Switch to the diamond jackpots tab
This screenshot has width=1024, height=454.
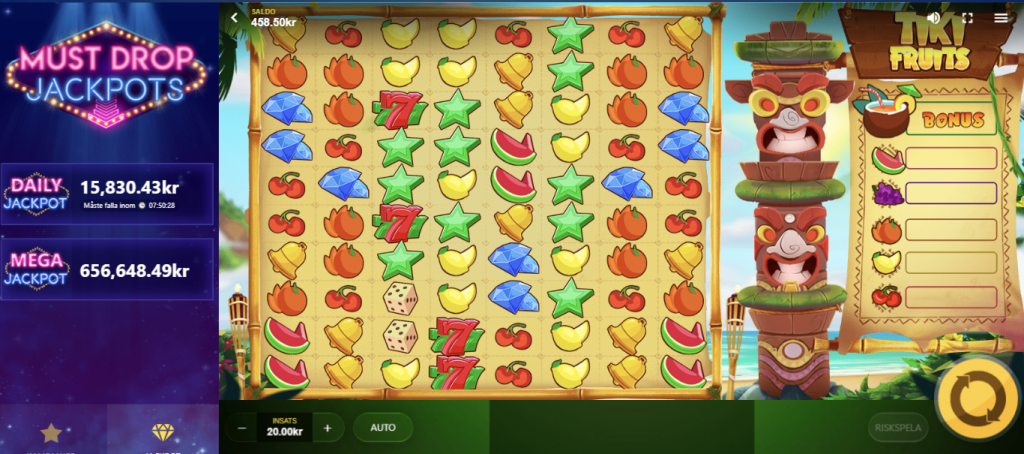click(163, 432)
